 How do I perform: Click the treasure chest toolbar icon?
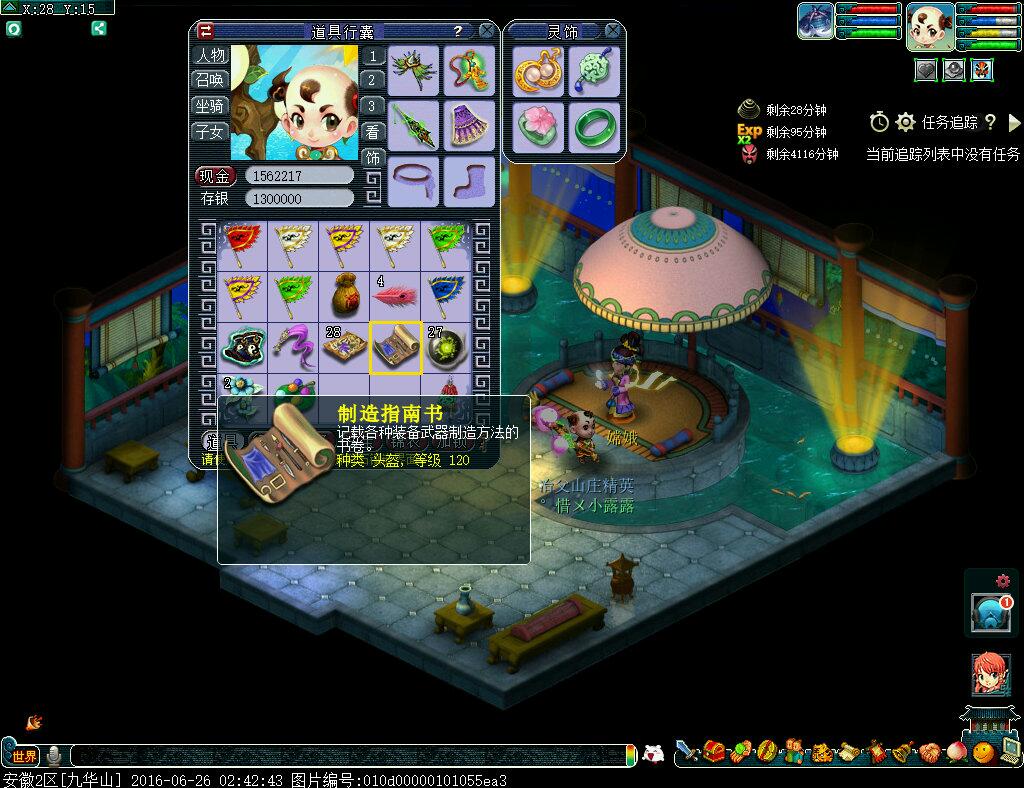[714, 751]
